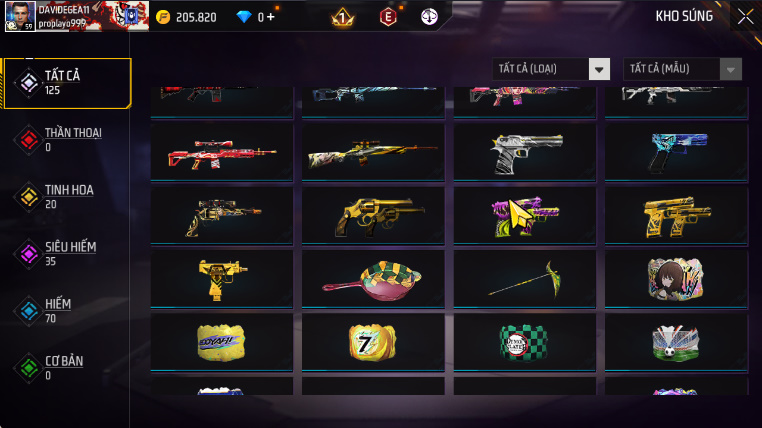This screenshot has width=762, height=428.
Task: Show the Siêu Hiếm rarity category
Action: [x=66, y=253]
